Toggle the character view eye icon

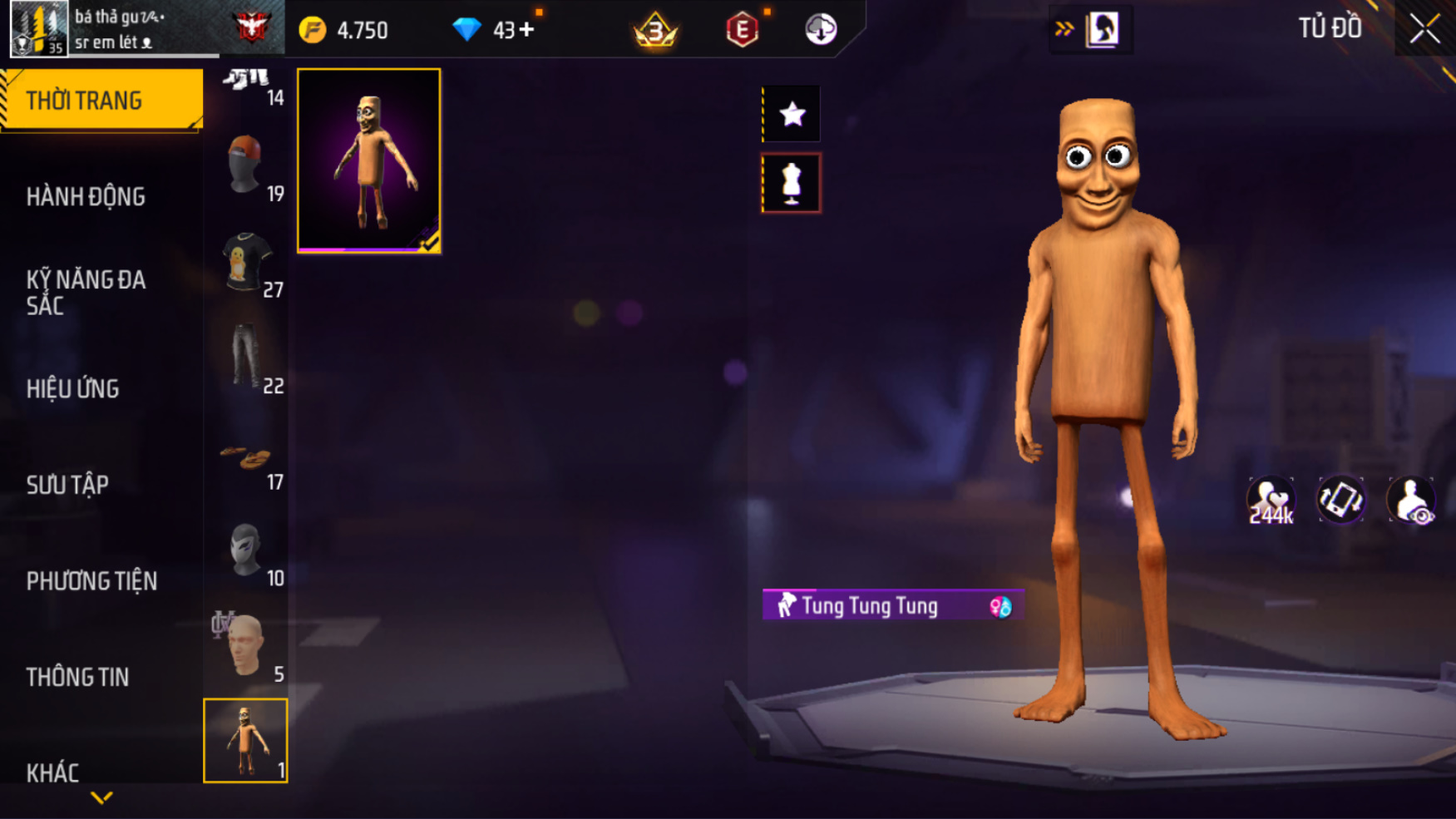pyautogui.click(x=1411, y=501)
